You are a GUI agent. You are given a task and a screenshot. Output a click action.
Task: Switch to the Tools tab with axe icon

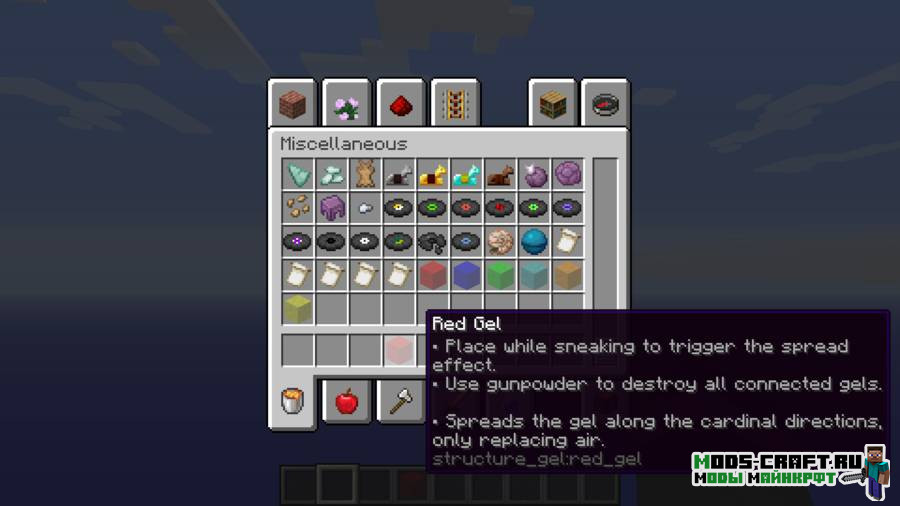click(400, 402)
